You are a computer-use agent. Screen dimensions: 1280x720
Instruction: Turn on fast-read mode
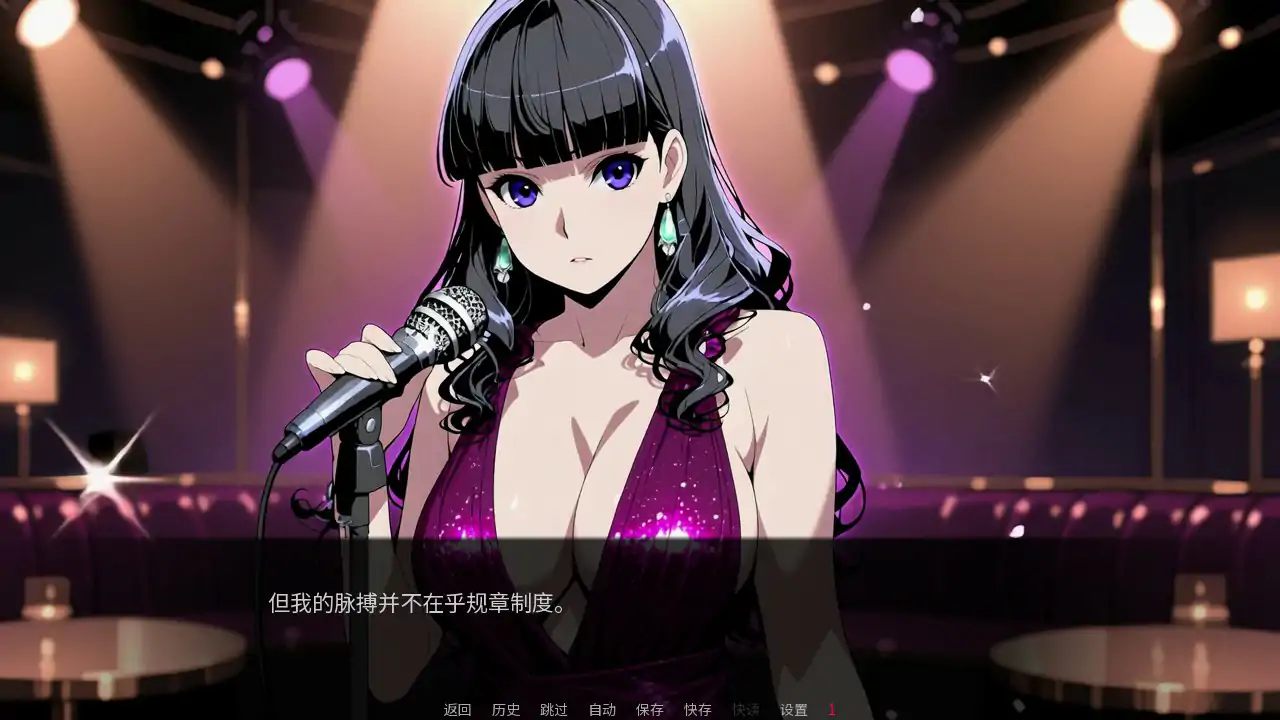click(x=745, y=710)
